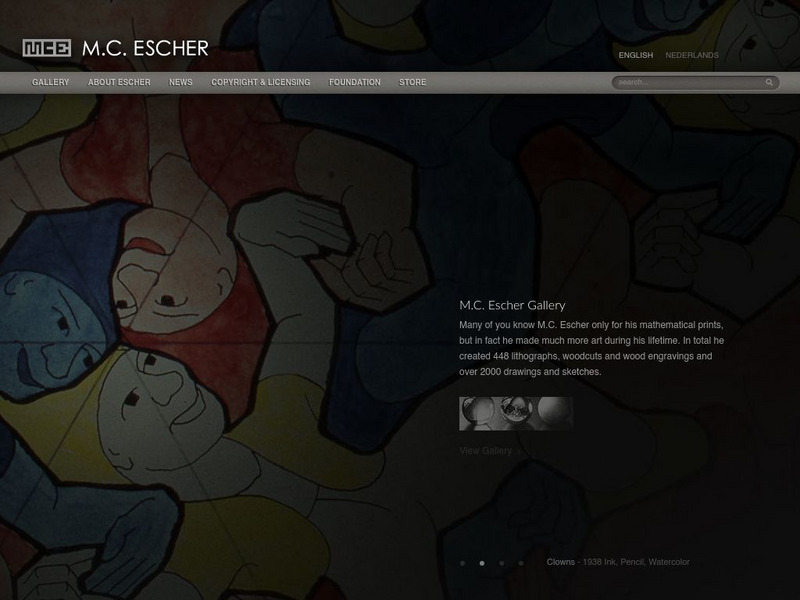This screenshot has width=800, height=600.
Task: Go to About Escher page
Action: 119,82
